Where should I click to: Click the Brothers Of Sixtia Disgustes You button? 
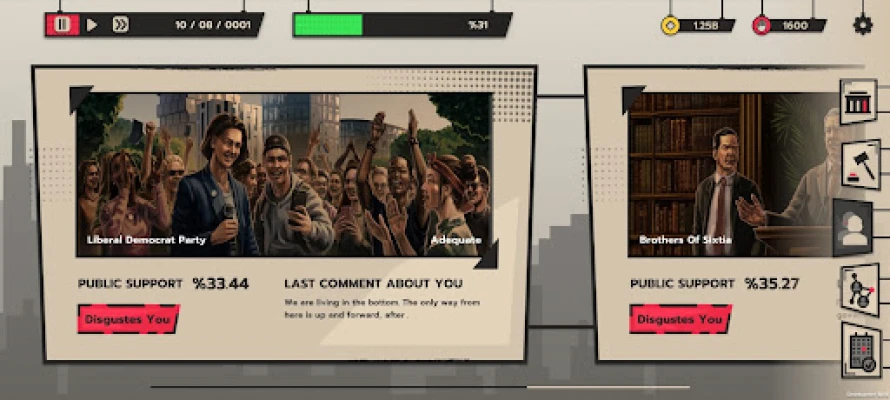click(680, 319)
